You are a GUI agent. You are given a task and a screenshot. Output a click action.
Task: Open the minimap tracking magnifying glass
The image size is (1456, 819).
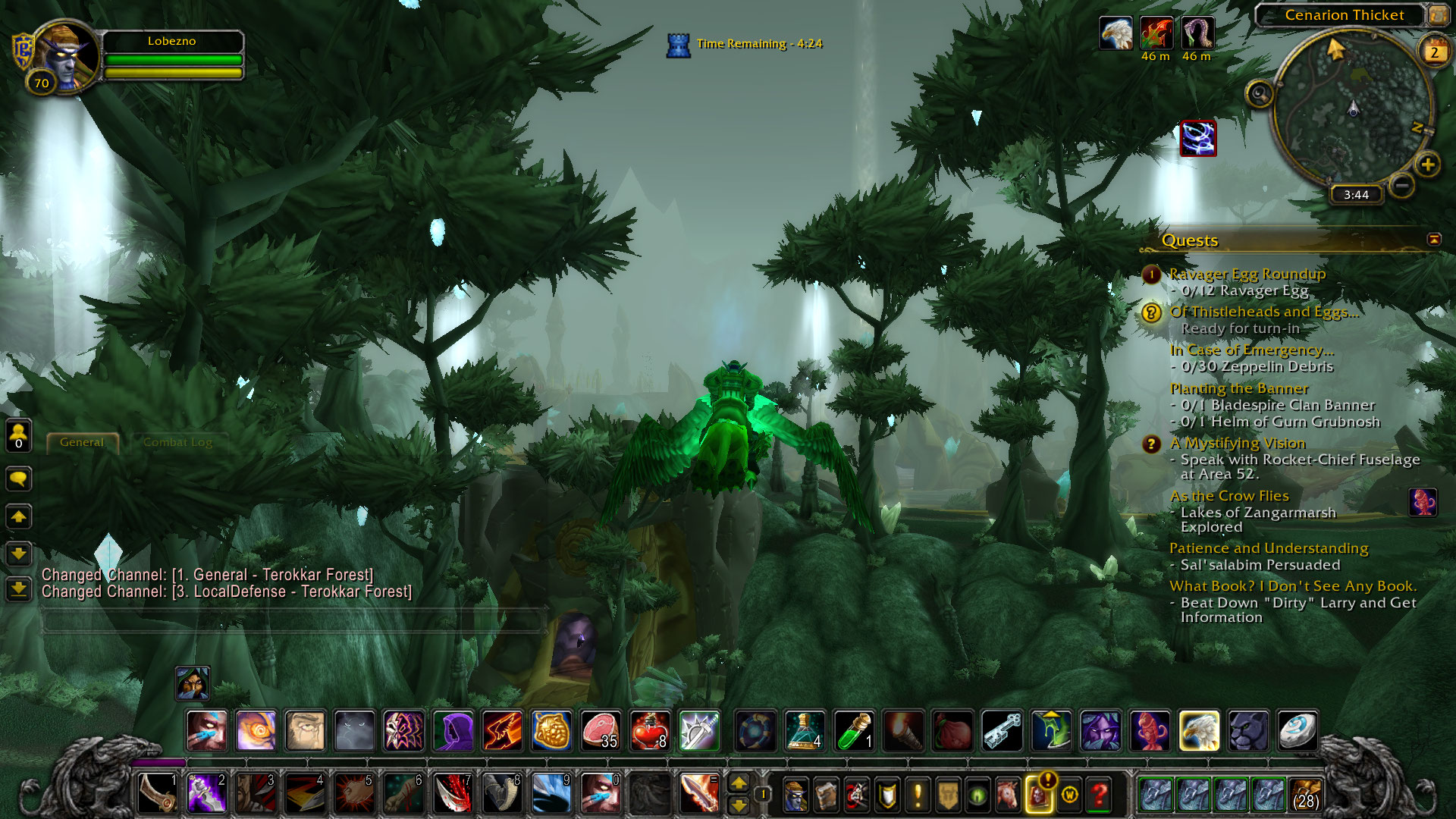click(1260, 95)
